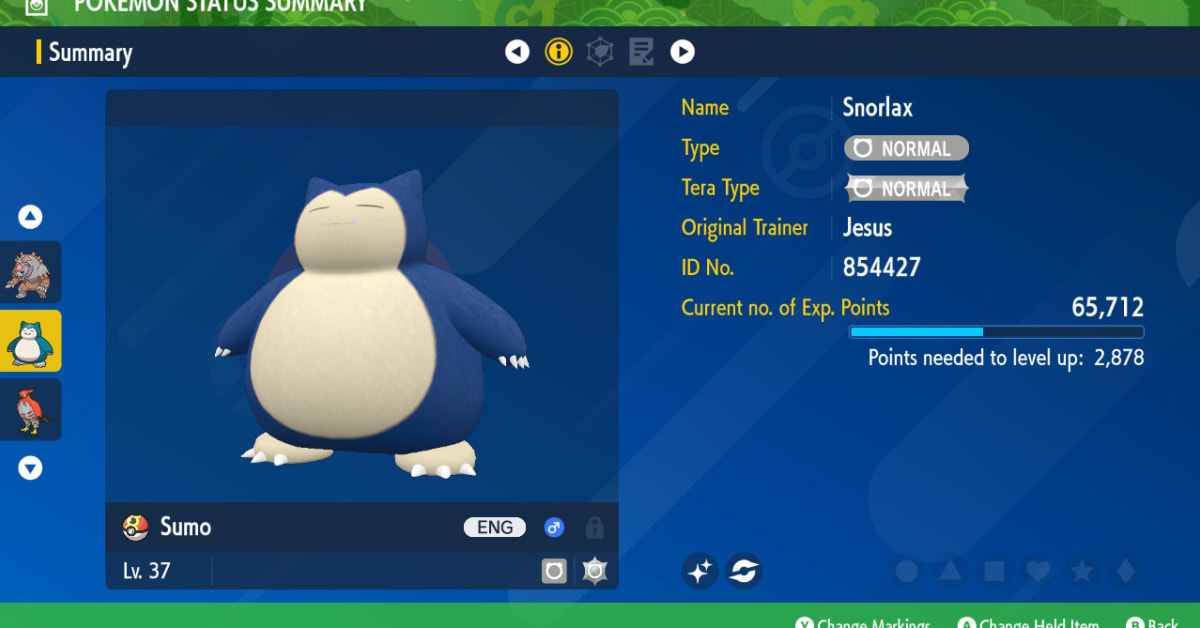Switch to the hexagon stats tab
This screenshot has width=1200, height=628.
click(x=600, y=52)
